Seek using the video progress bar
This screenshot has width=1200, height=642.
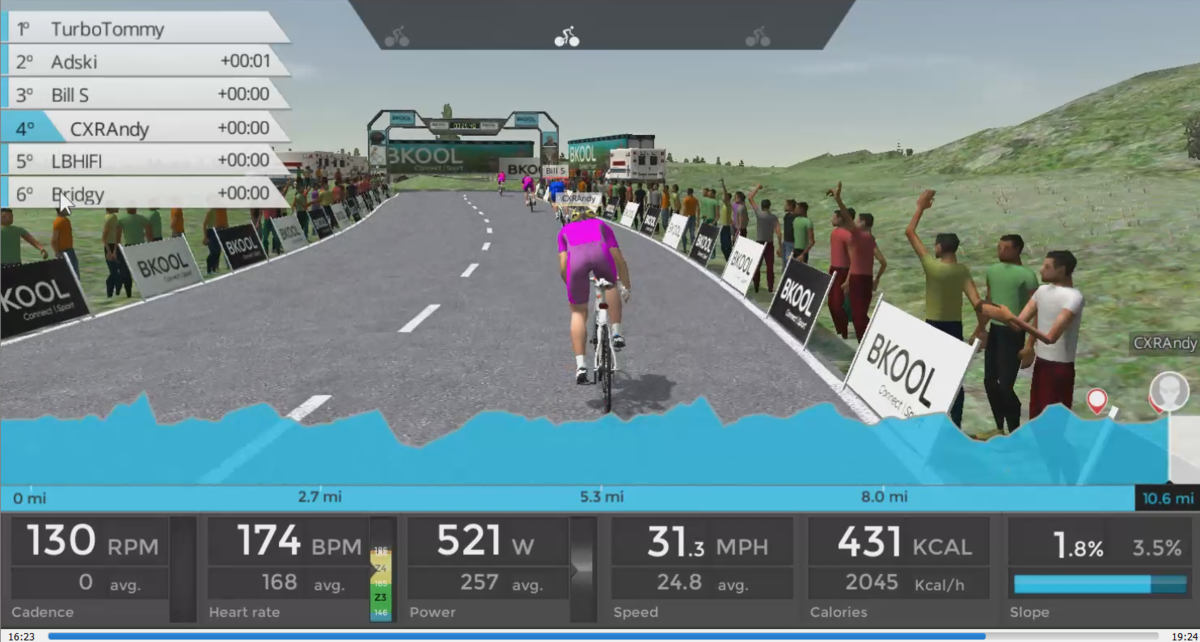click(x=600, y=635)
